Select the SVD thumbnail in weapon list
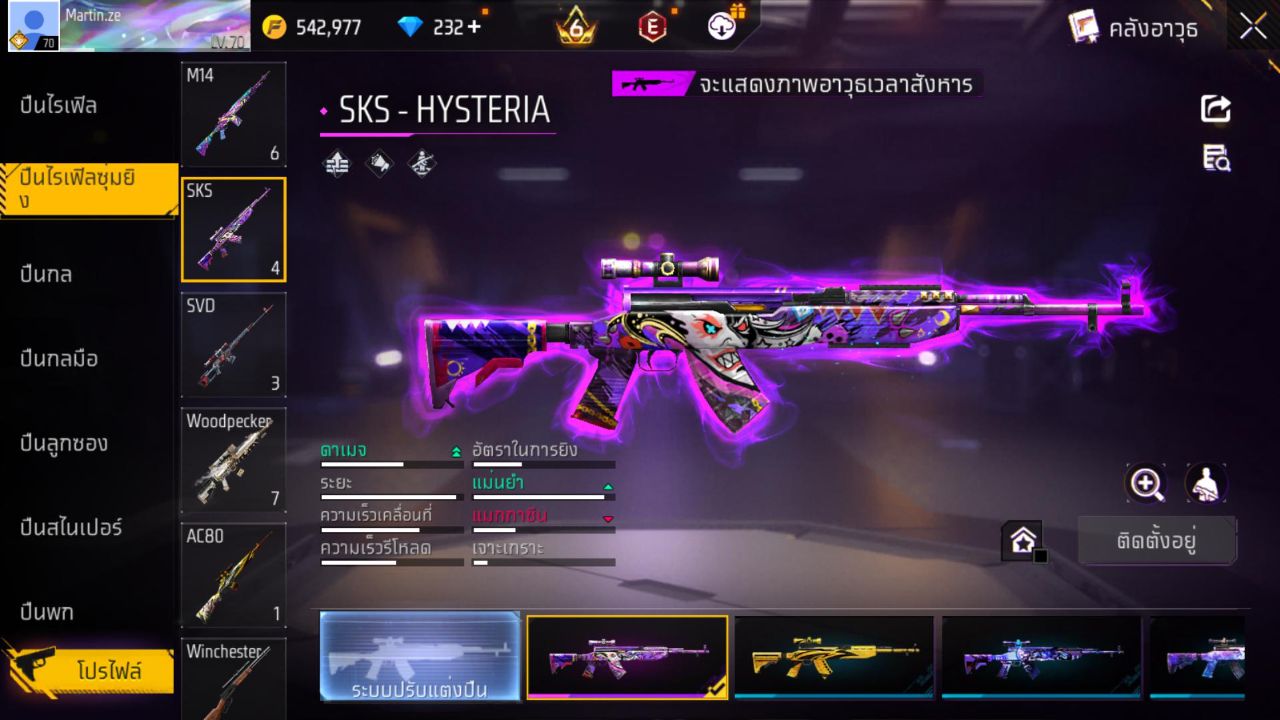This screenshot has height=720, width=1280. [233, 345]
